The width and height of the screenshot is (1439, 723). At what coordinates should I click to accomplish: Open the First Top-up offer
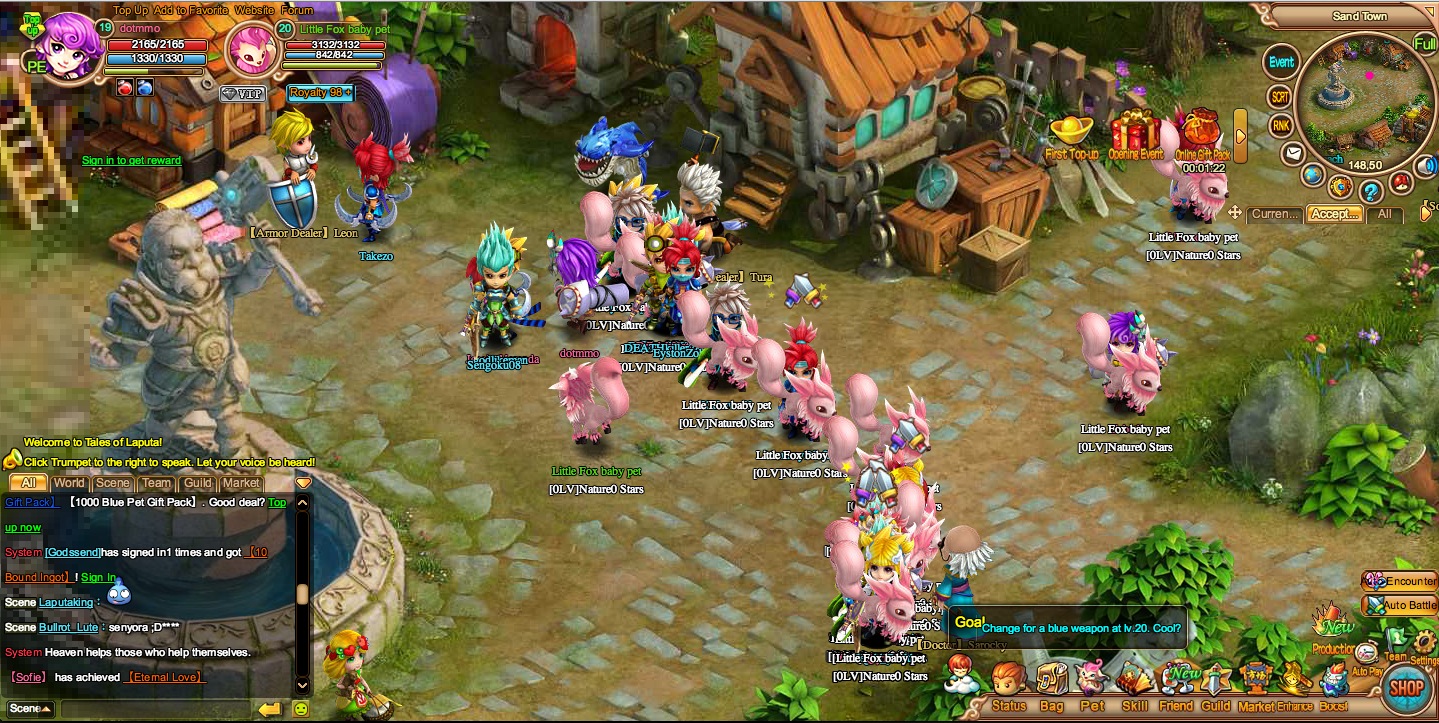1071,135
